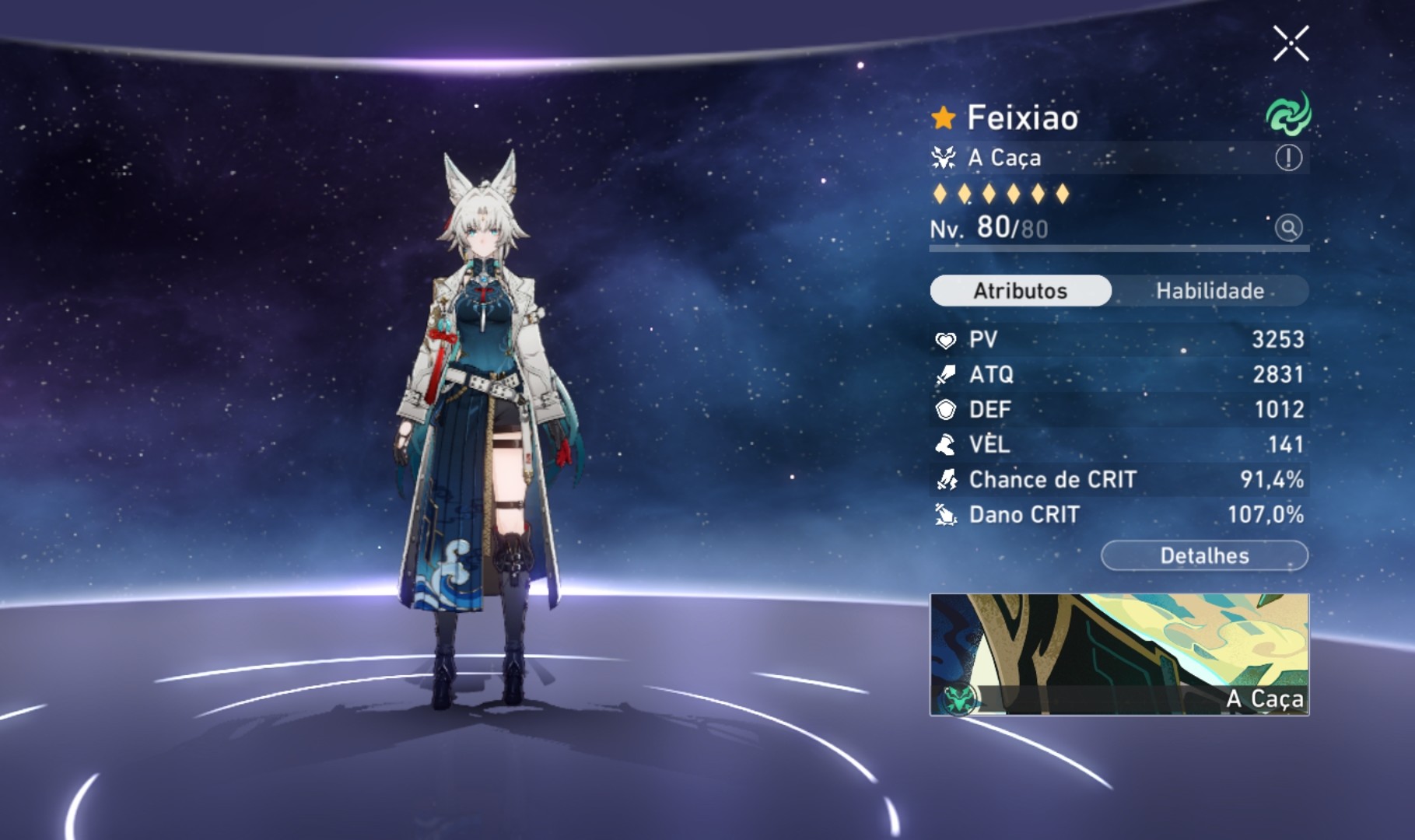Expand details with the Detalhes button
Viewport: 1415px width, 840px height.
(x=1205, y=555)
